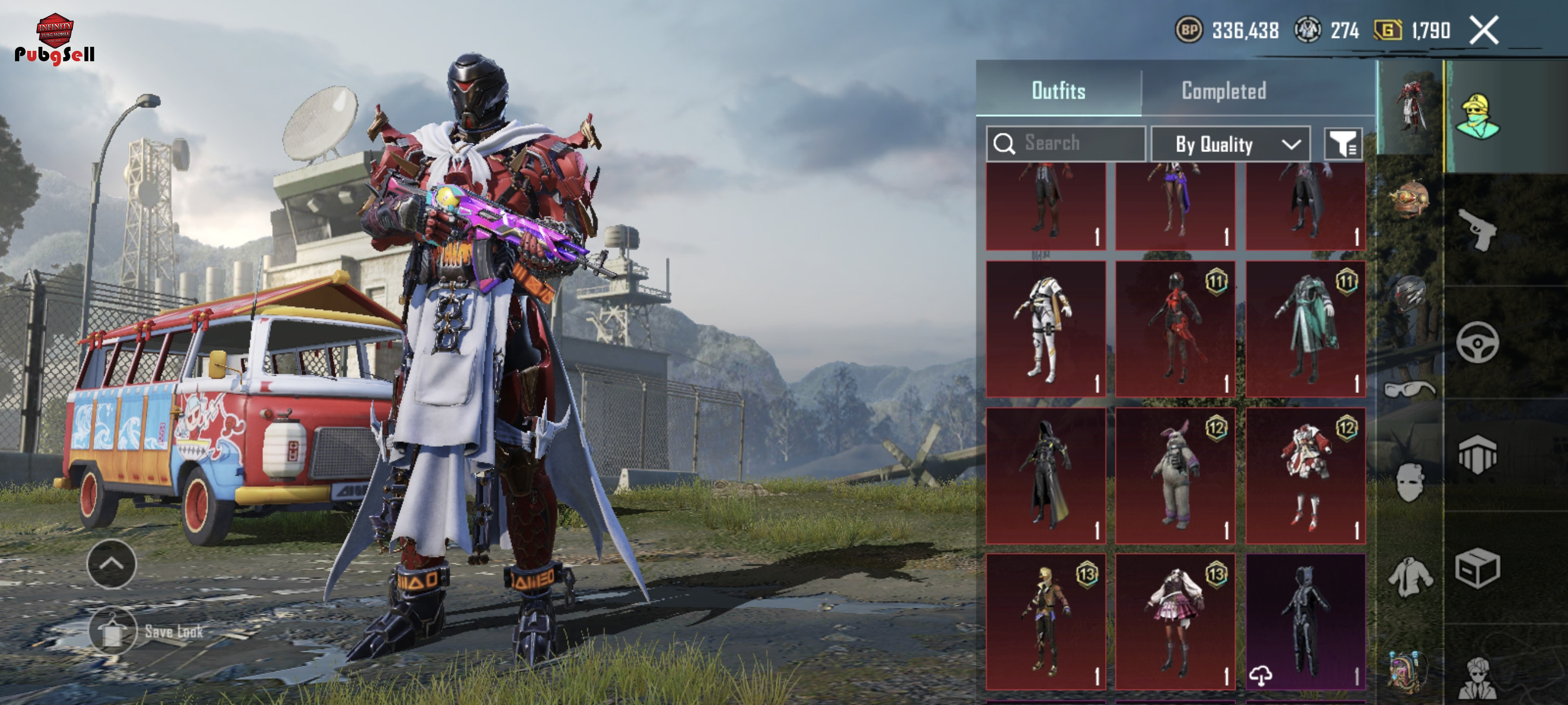Open the pistol weapons category

(1478, 229)
